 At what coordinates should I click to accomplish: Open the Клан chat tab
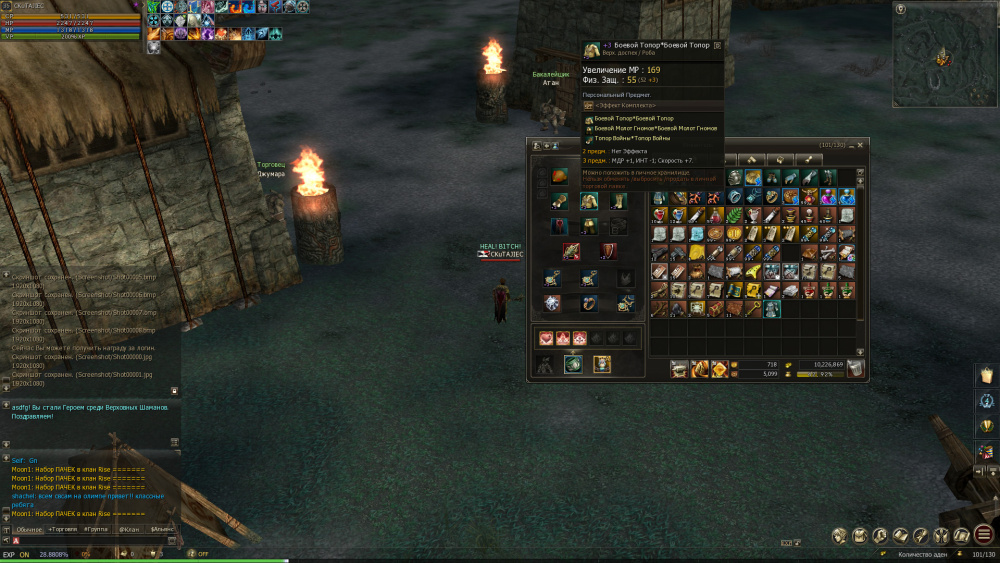click(x=128, y=528)
